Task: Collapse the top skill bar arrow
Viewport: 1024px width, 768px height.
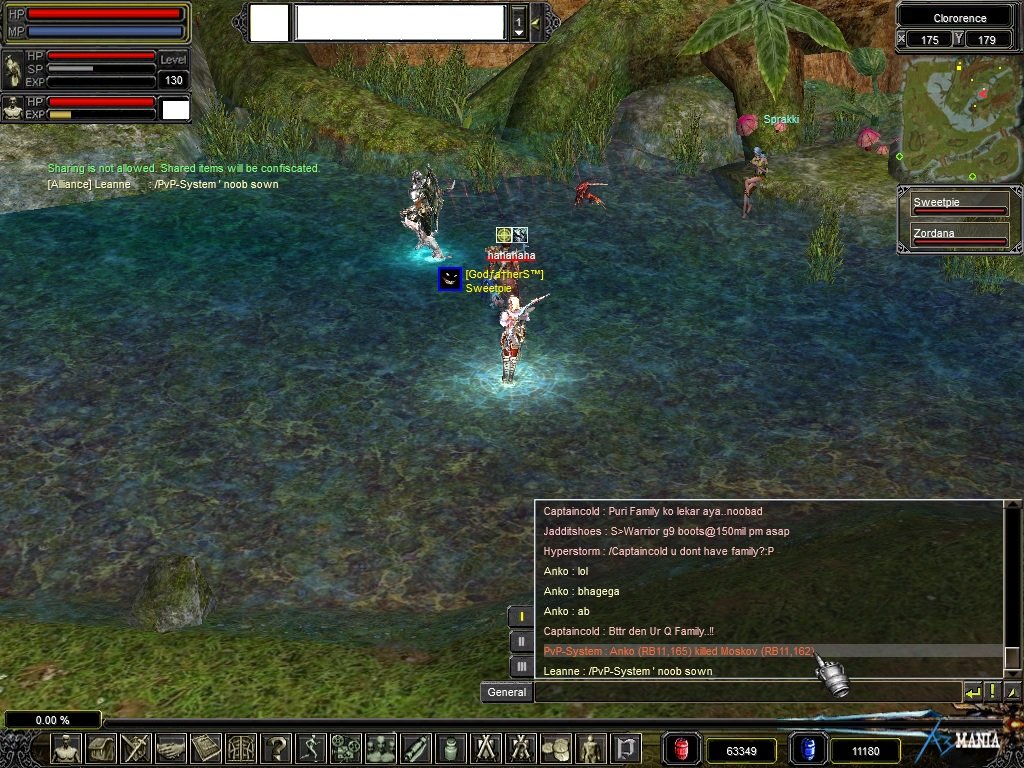Action: tap(536, 22)
